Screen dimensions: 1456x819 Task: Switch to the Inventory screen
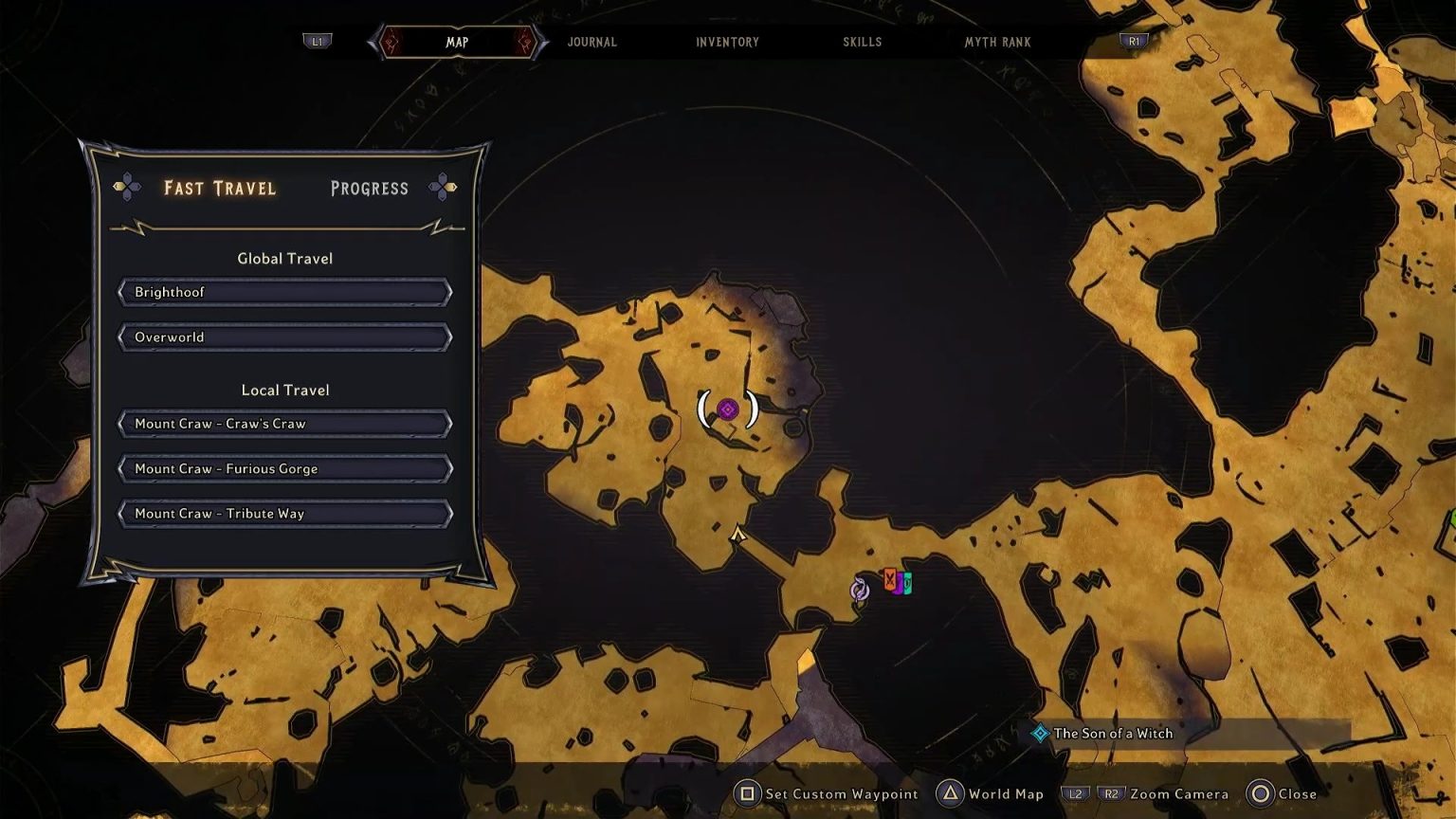coord(727,42)
